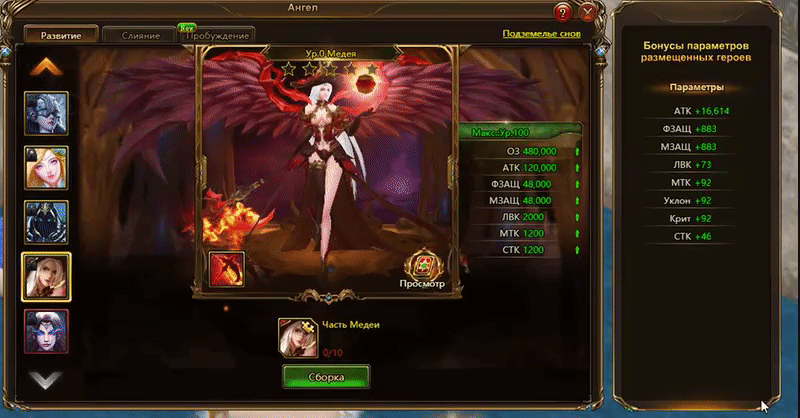
Task: Open the Слияние tab
Action: (142, 36)
